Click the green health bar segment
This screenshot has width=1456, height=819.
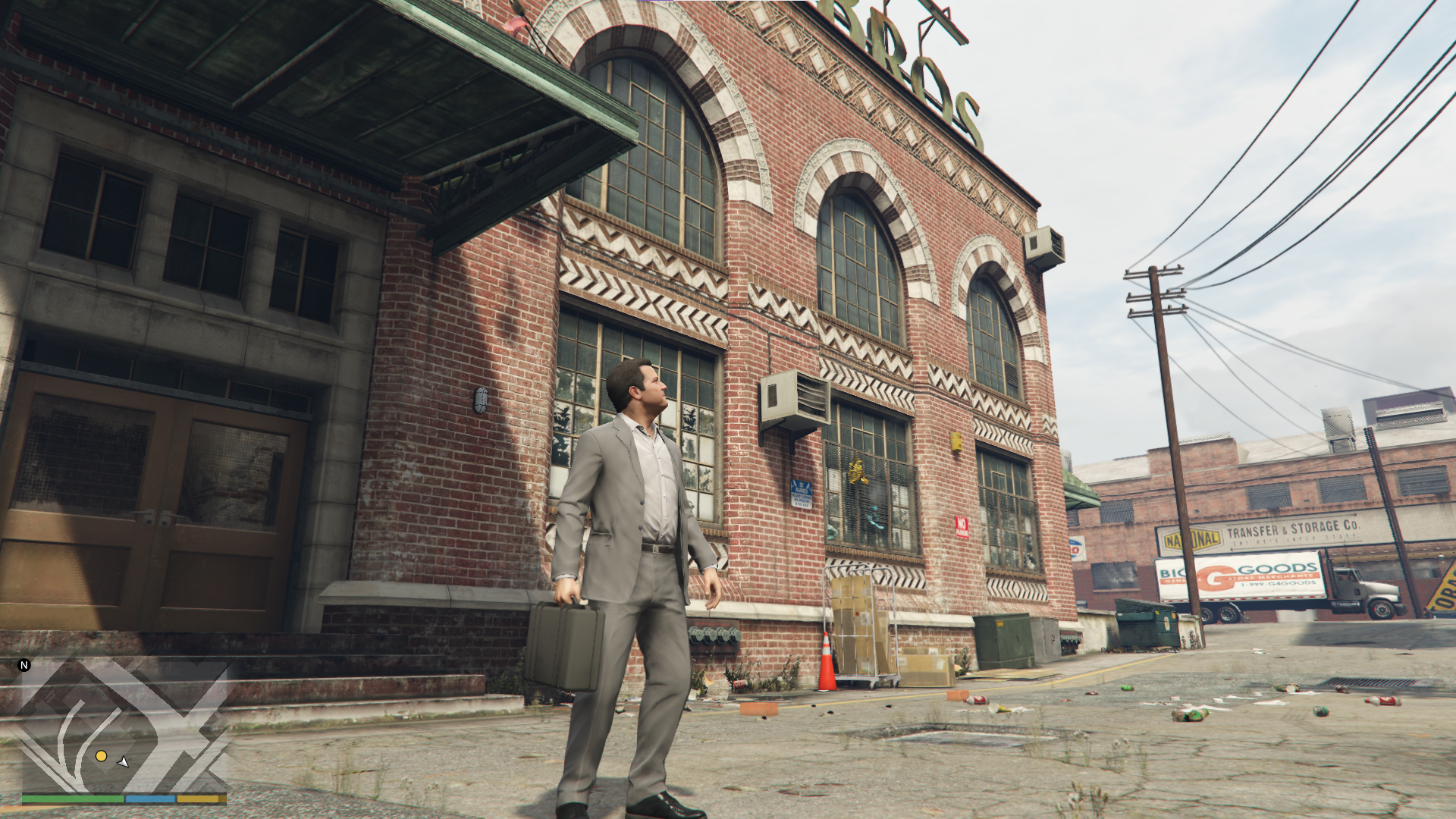click(73, 800)
